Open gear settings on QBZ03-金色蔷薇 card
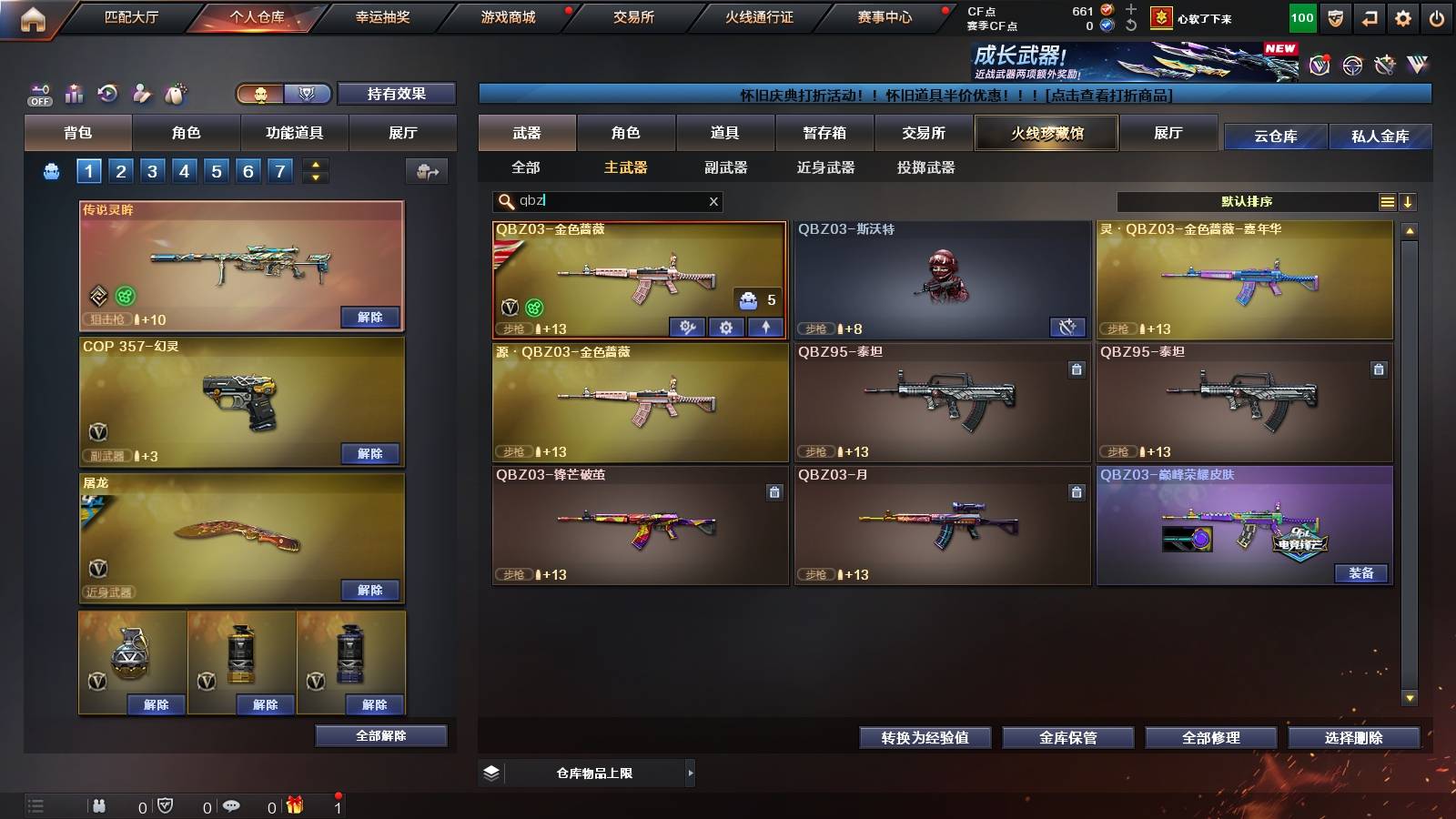Screen dimensions: 1456x819 [725, 328]
